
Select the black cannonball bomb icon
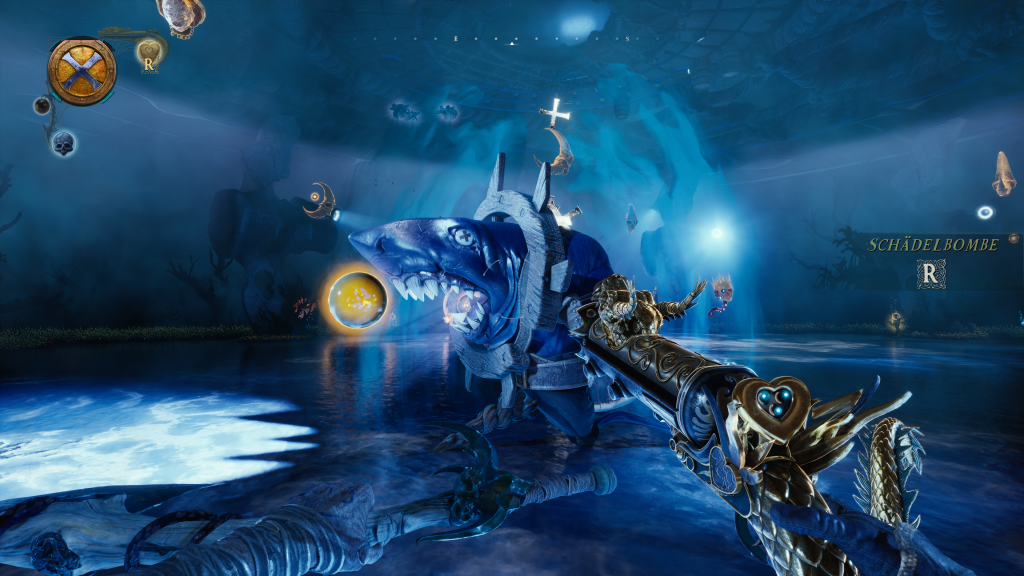42,105
